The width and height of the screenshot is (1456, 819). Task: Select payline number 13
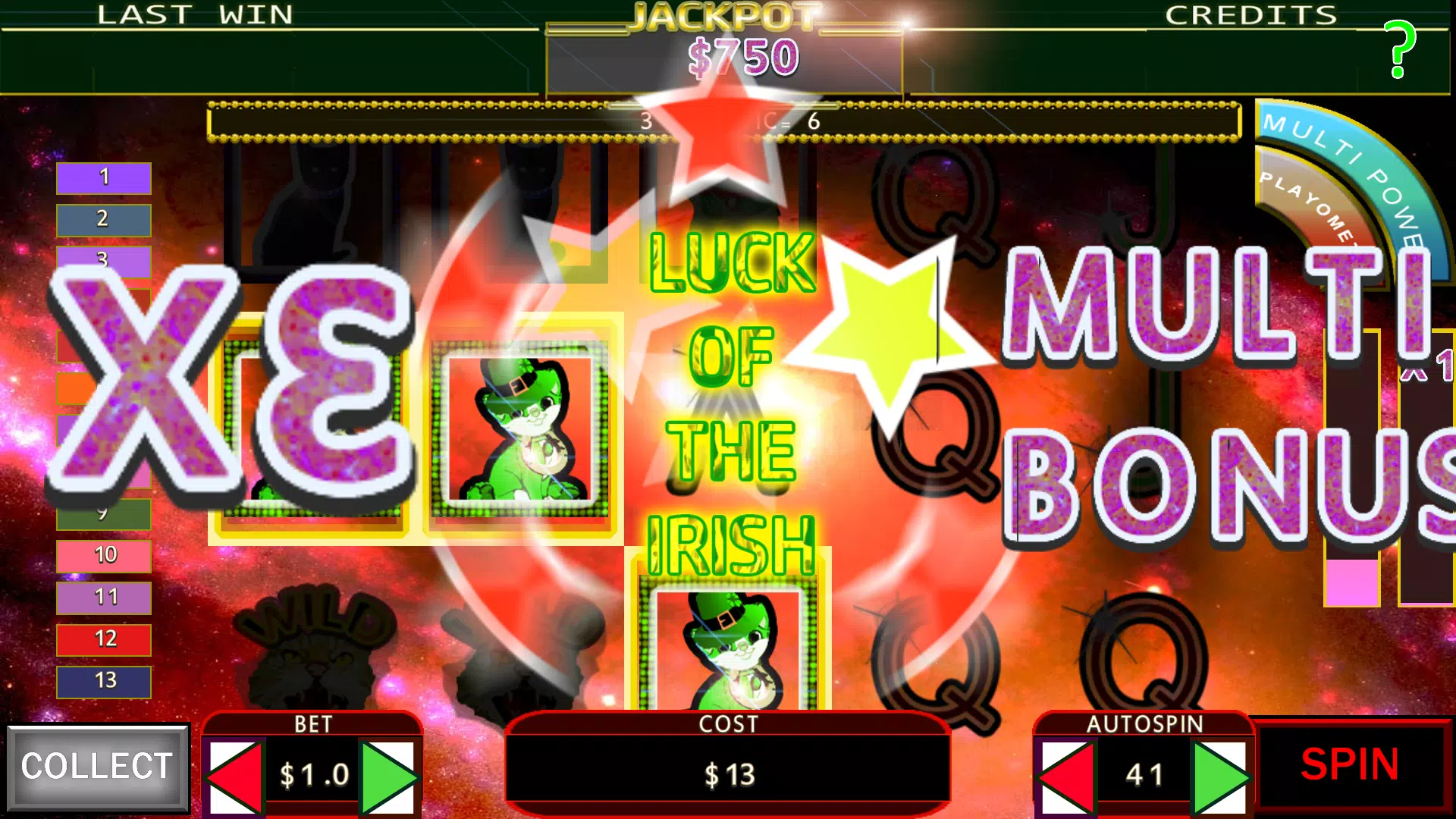(103, 681)
